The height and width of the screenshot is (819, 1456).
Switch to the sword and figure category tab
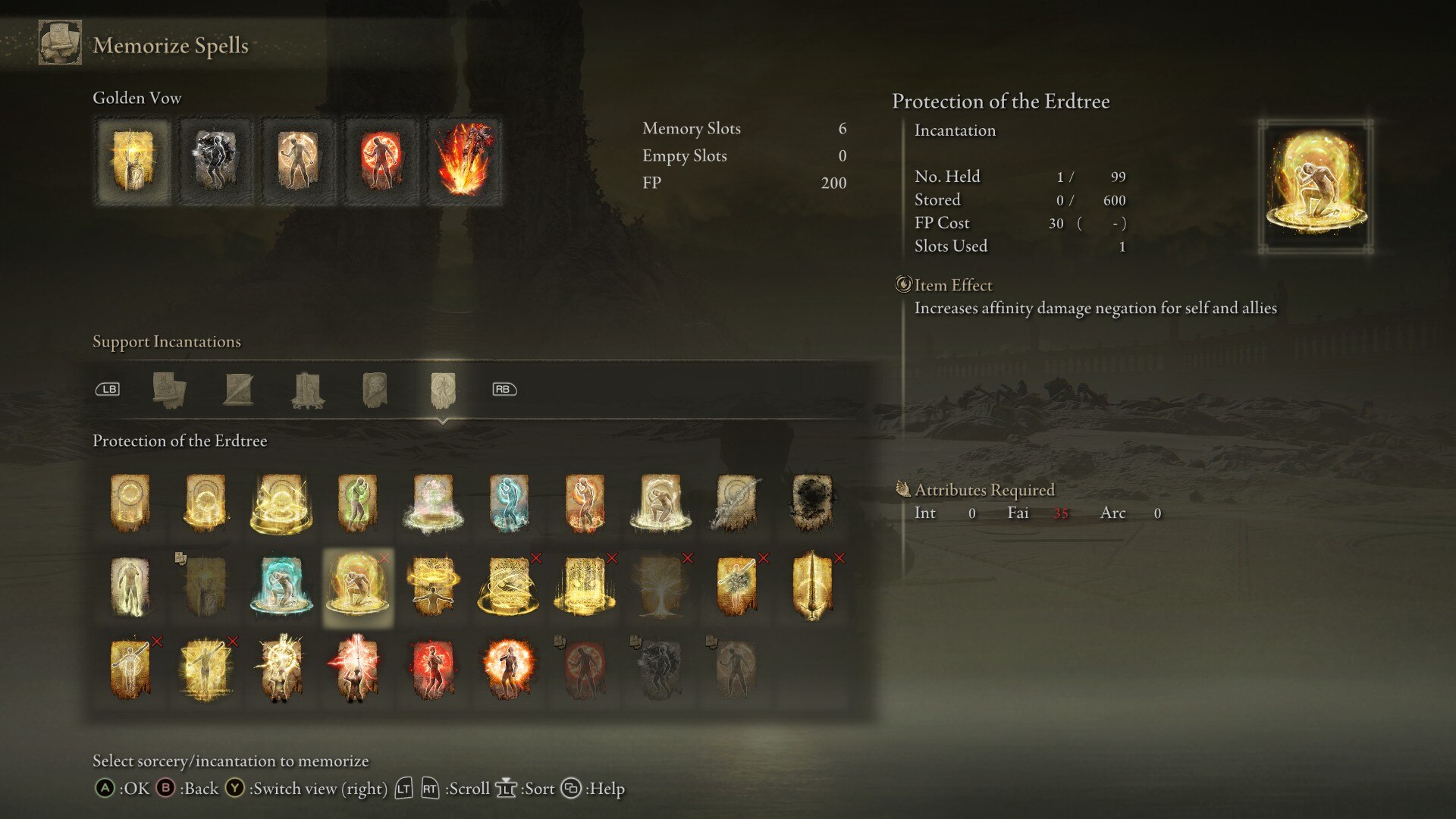click(307, 390)
